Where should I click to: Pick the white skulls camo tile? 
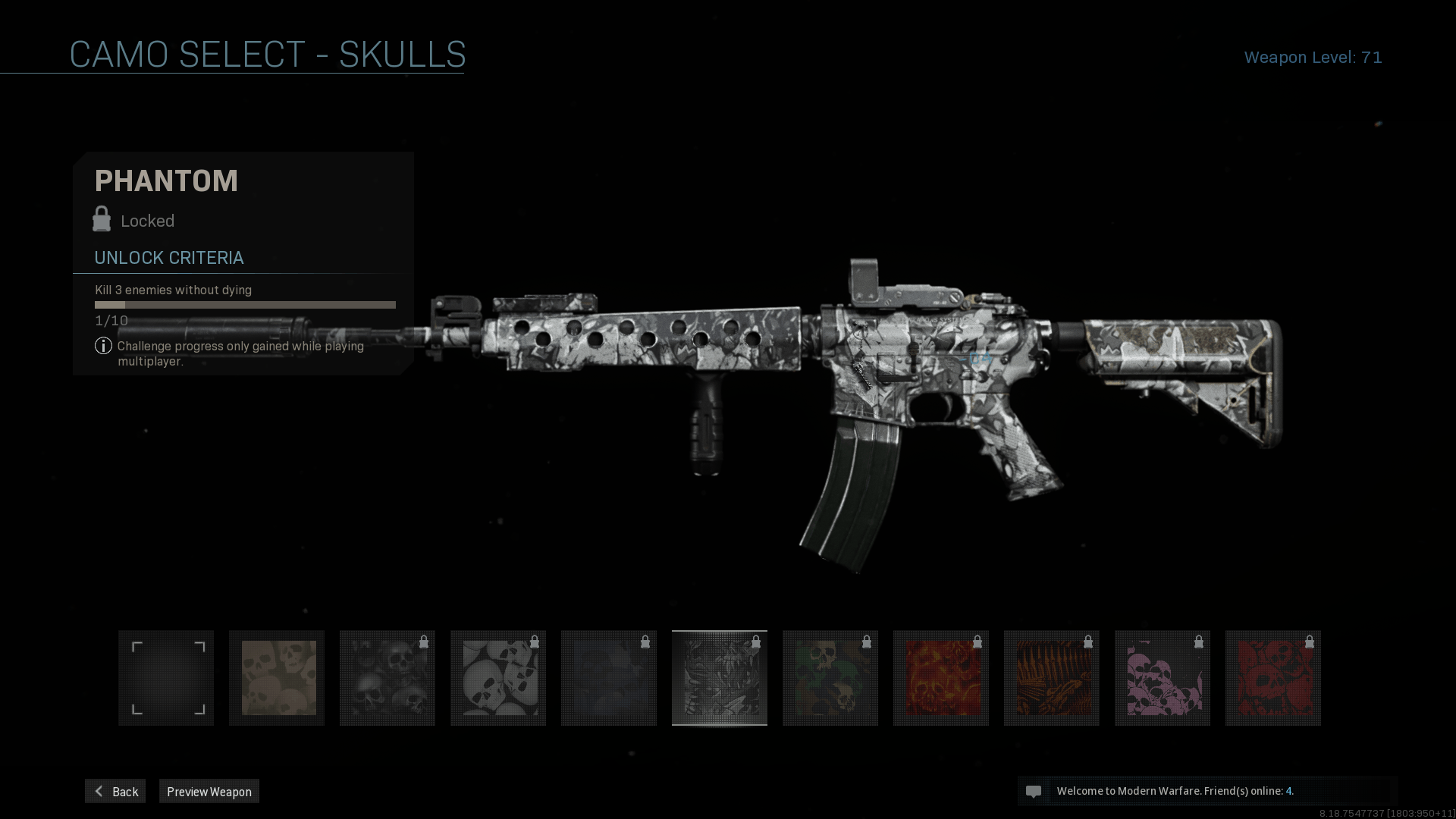pyautogui.click(x=498, y=678)
